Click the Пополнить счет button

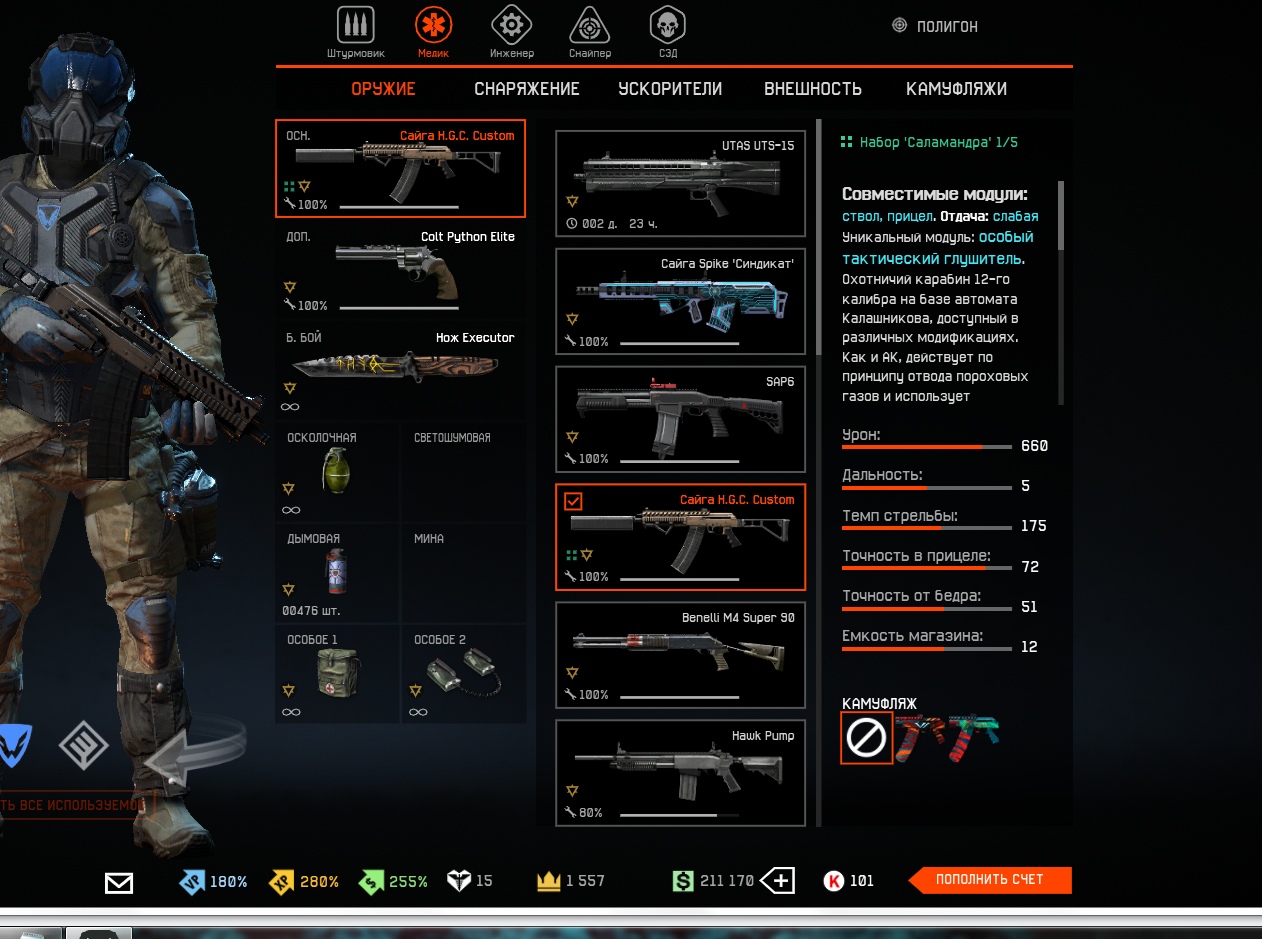[989, 880]
